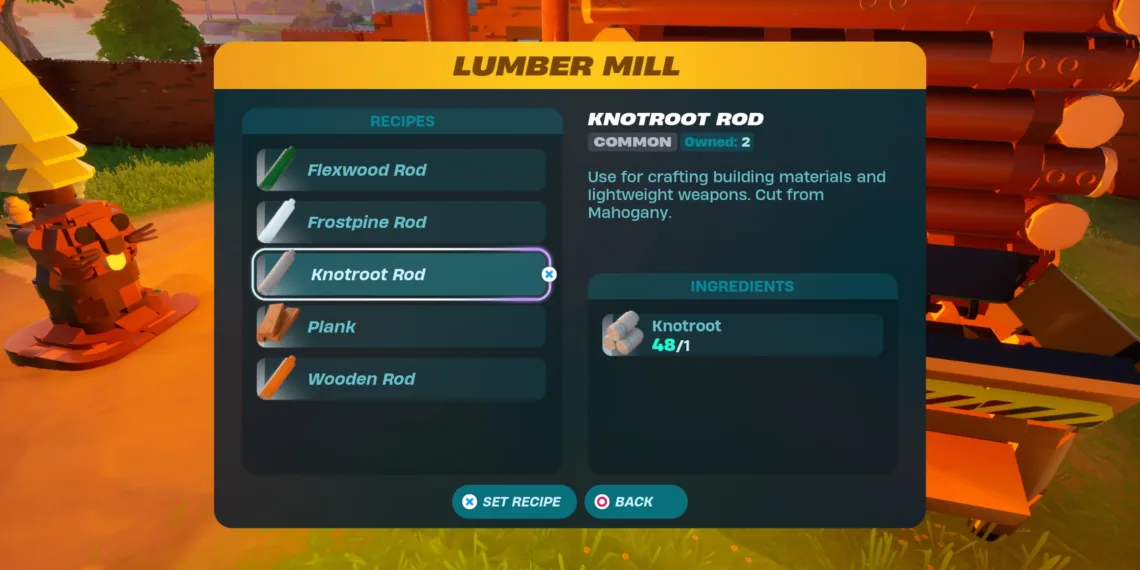Confirm with the Set Recipe button
The image size is (1140, 570).
(x=514, y=502)
